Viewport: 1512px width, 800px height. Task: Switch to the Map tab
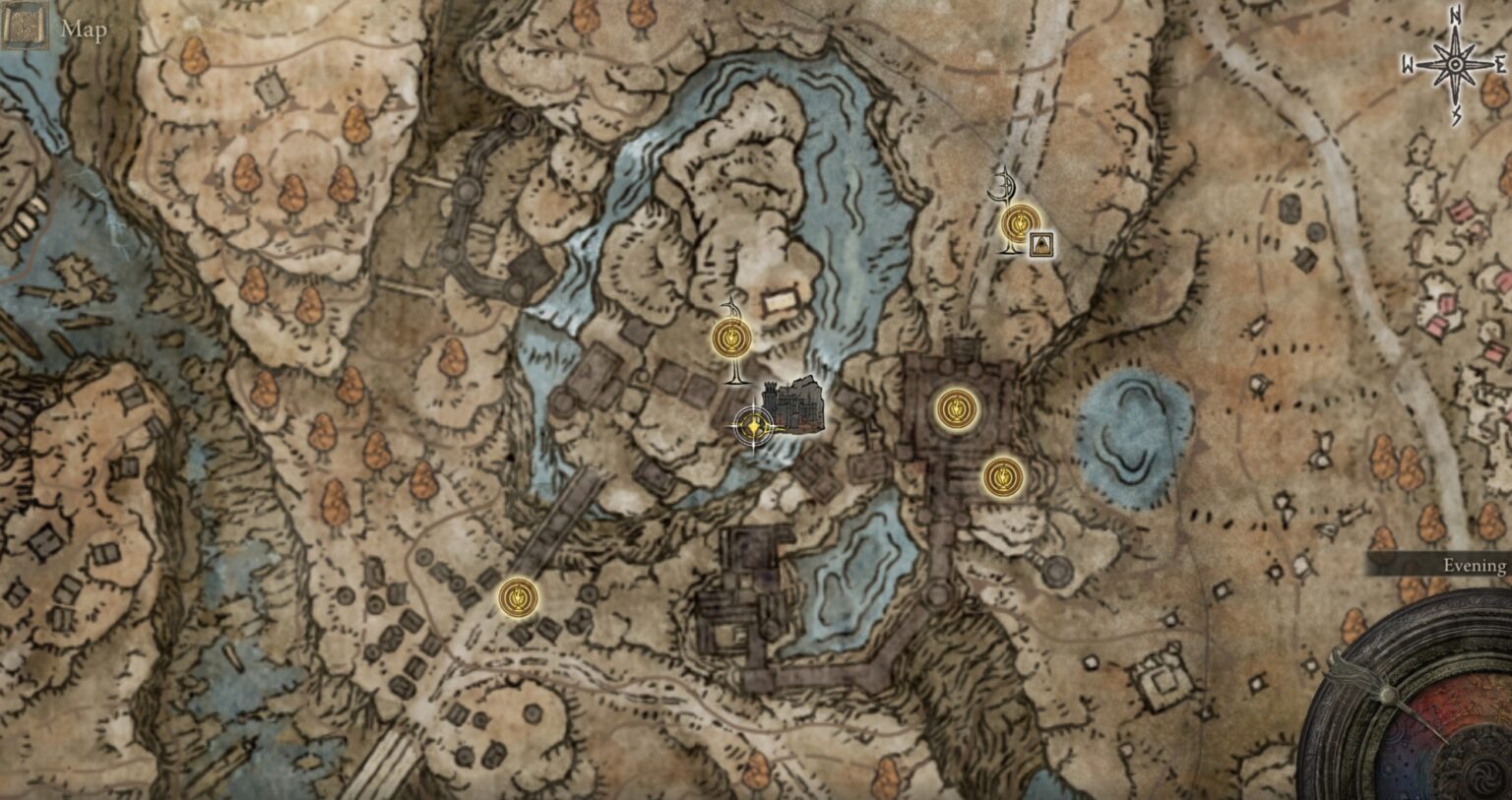84,30
